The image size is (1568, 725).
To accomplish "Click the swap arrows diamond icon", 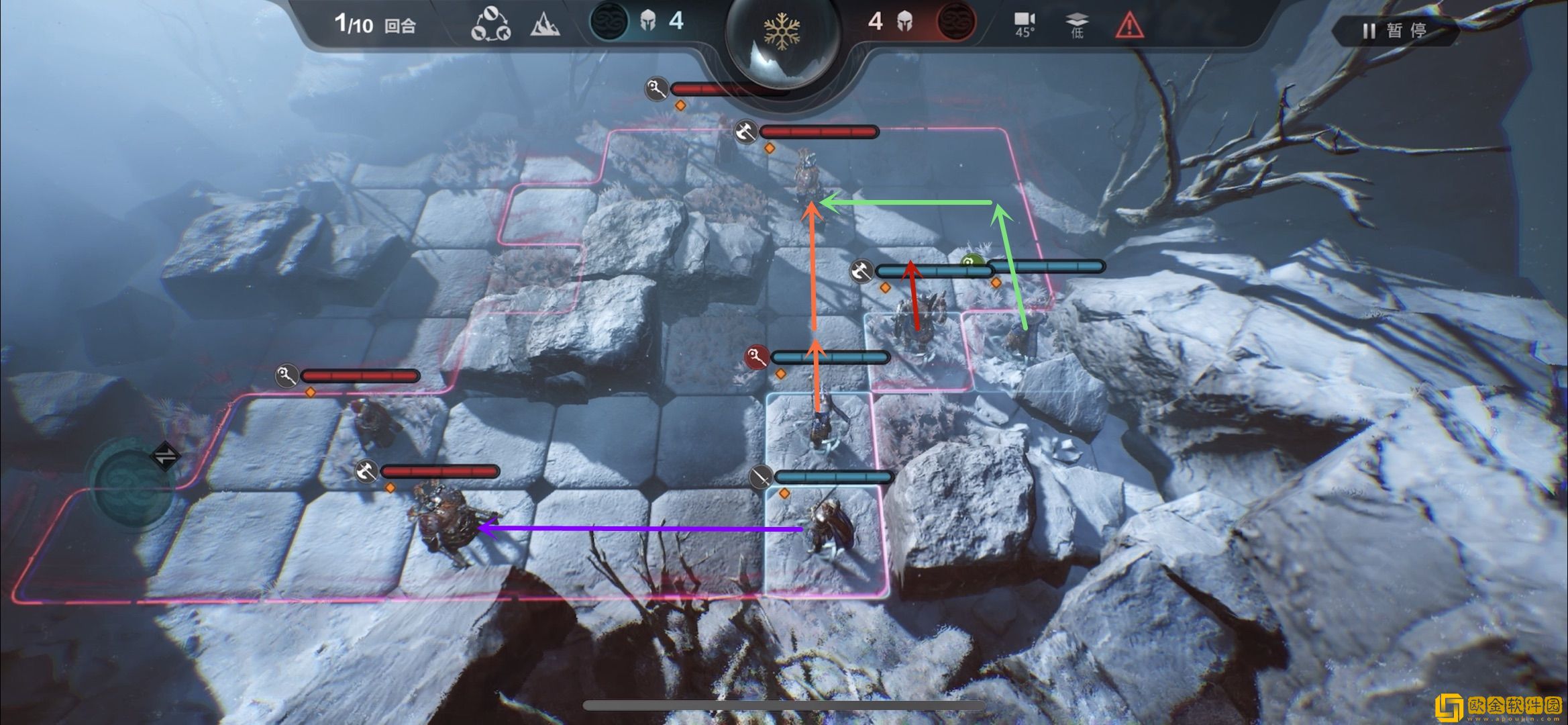I will 165,456.
